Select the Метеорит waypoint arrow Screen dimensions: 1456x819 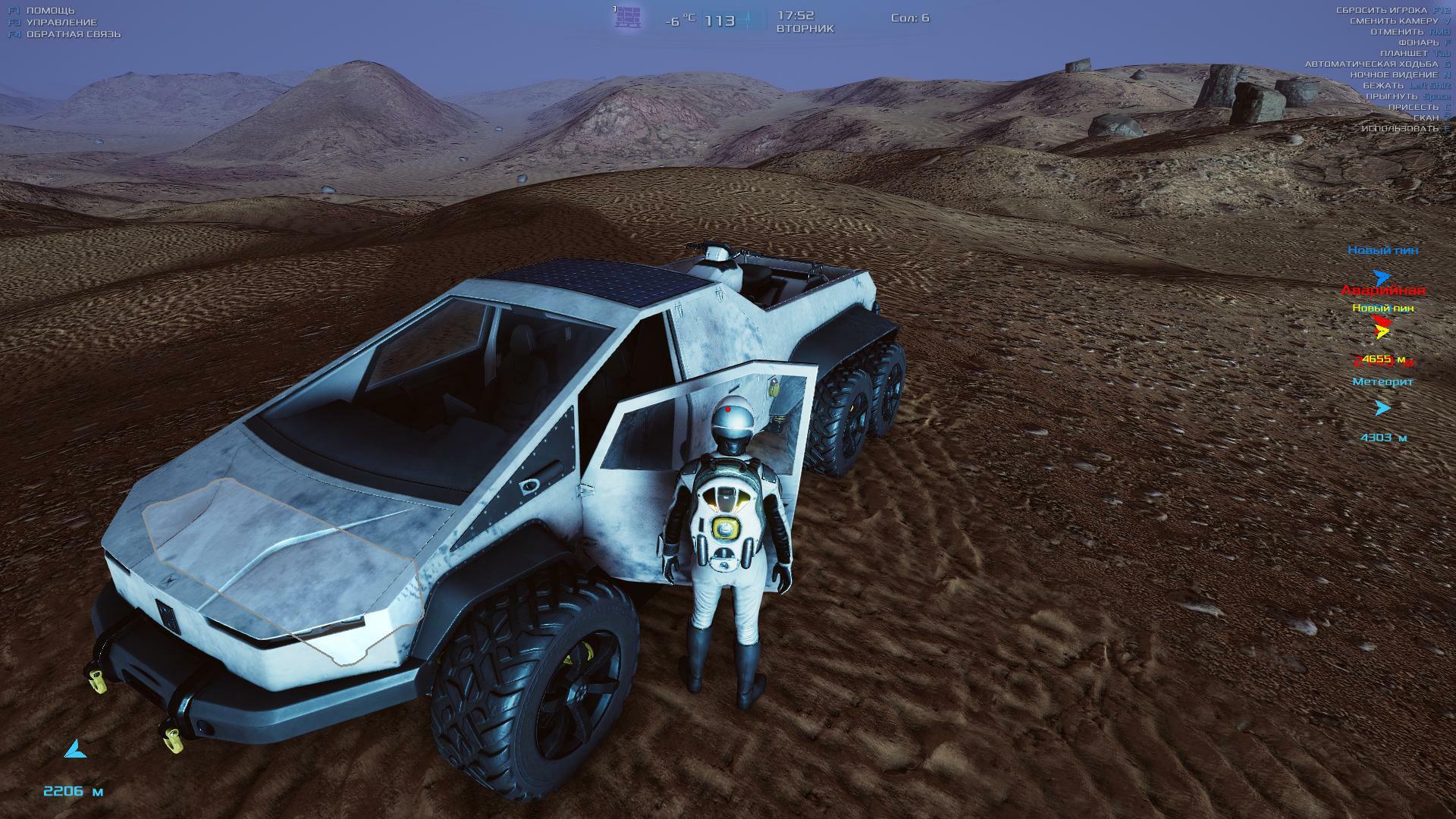point(1382,408)
